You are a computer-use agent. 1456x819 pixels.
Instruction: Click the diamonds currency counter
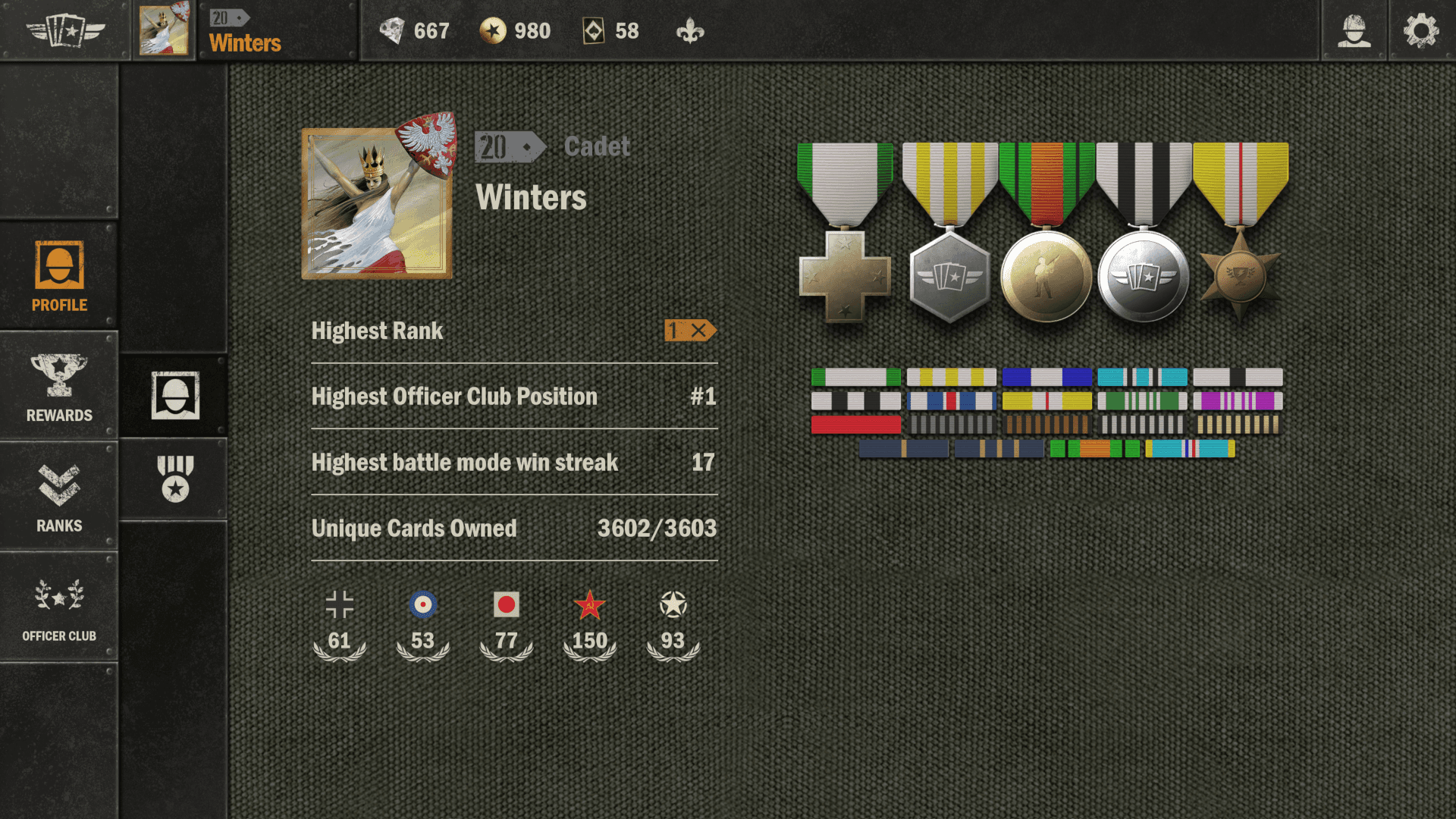pyautogui.click(x=415, y=31)
